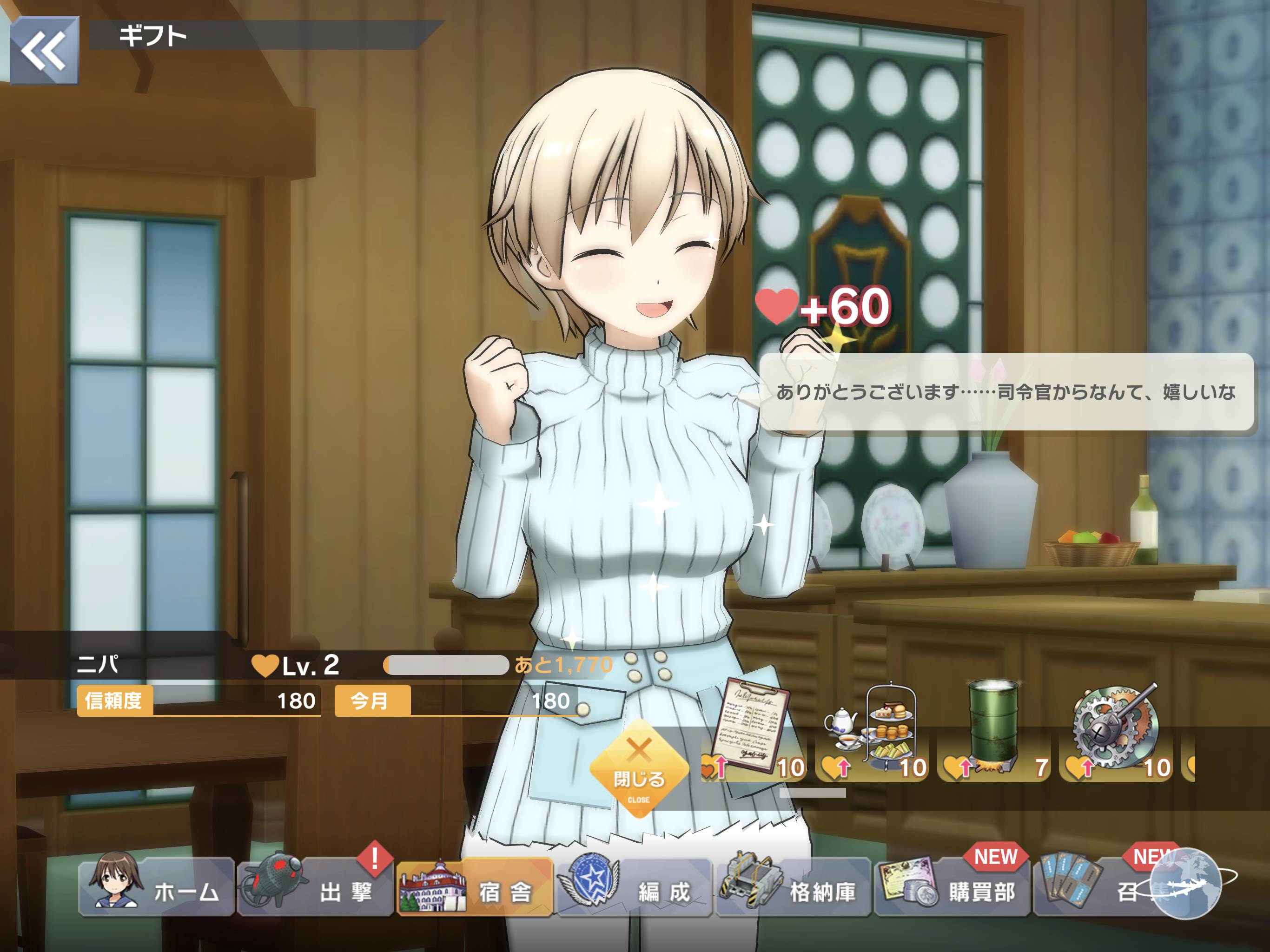Open the ホーム home menu

tap(156, 886)
